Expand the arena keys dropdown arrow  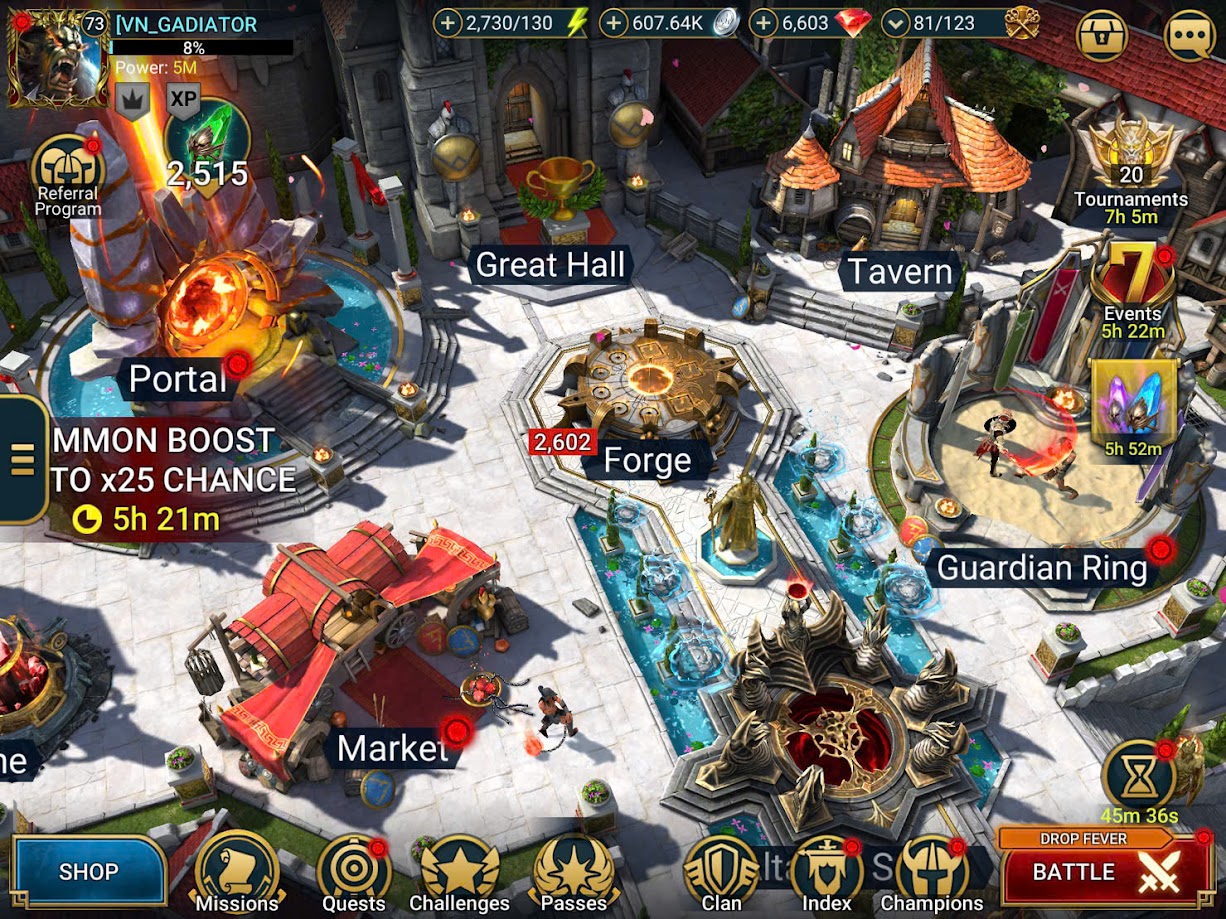click(897, 23)
